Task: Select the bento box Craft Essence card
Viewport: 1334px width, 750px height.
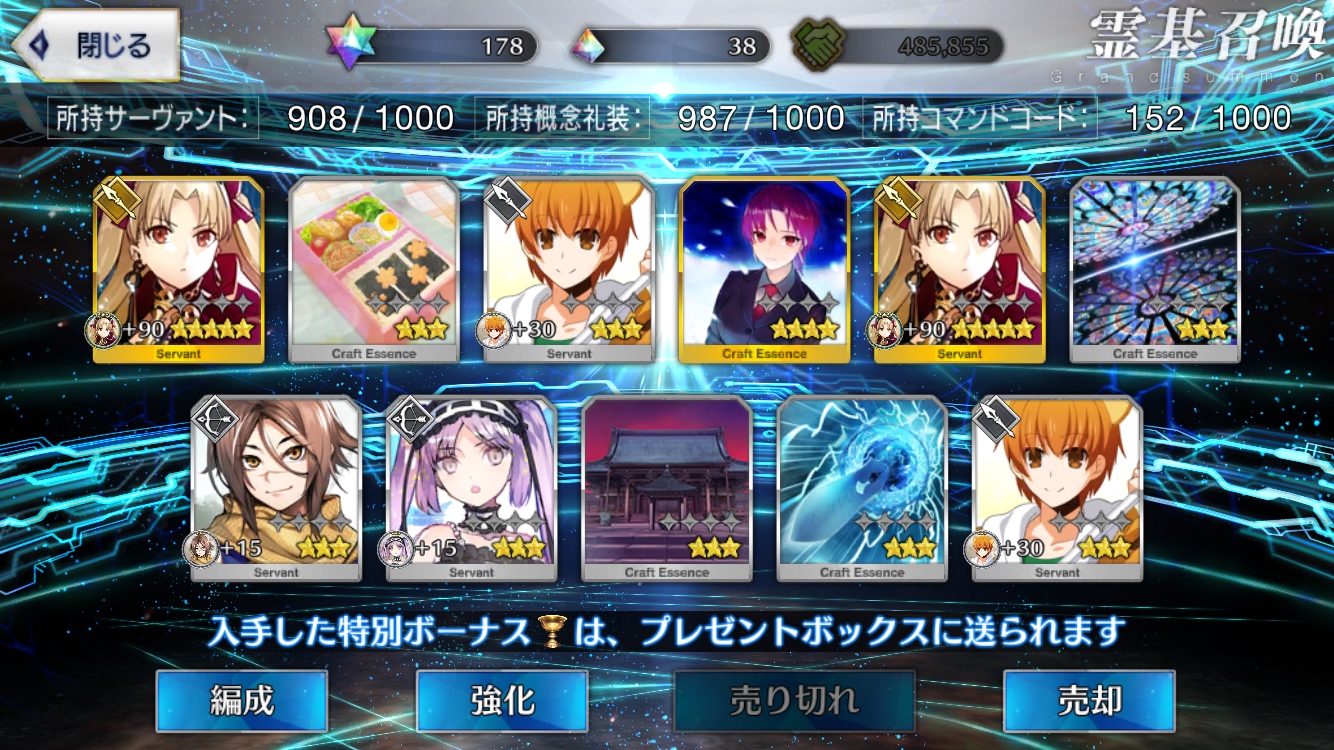Action: 374,270
